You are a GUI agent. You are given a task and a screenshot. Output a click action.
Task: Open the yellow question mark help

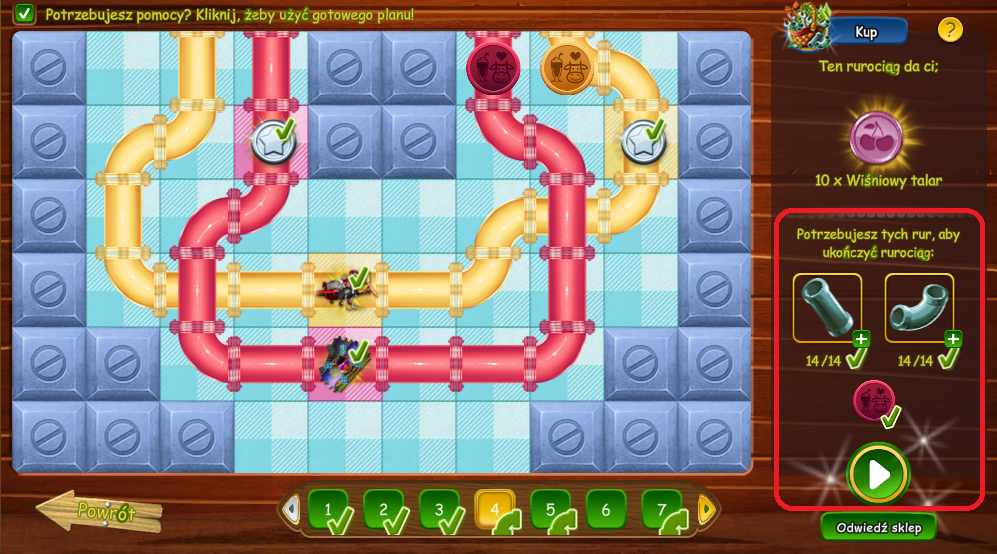(x=950, y=30)
